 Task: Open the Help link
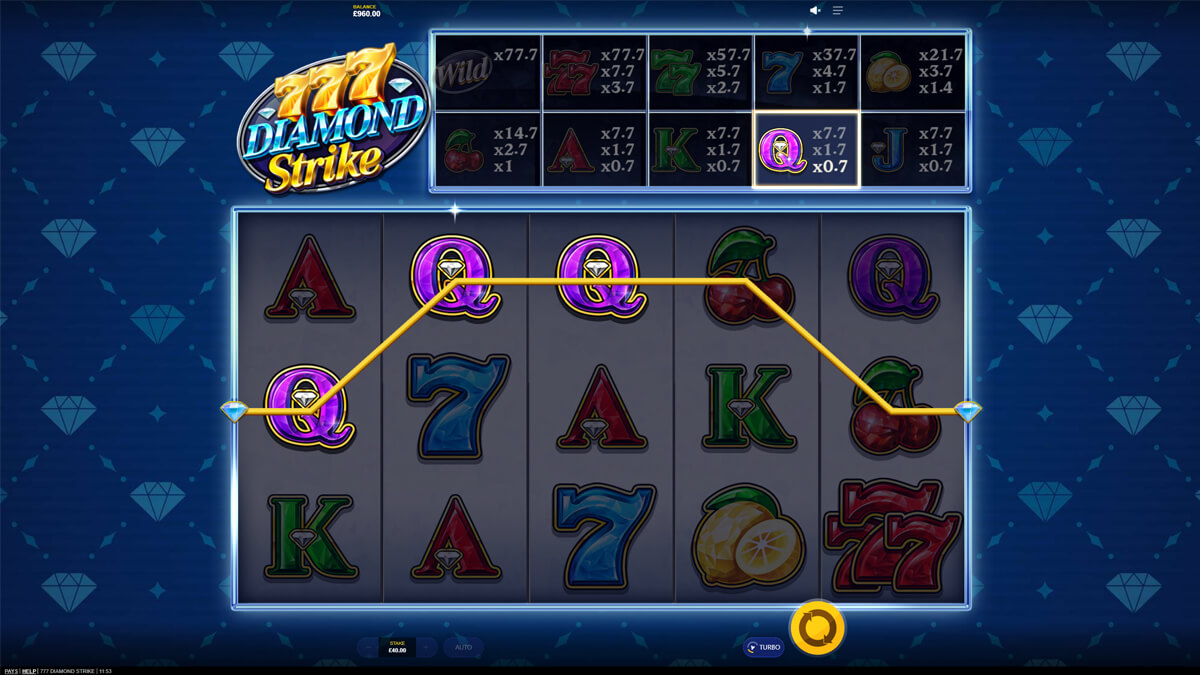click(x=29, y=671)
